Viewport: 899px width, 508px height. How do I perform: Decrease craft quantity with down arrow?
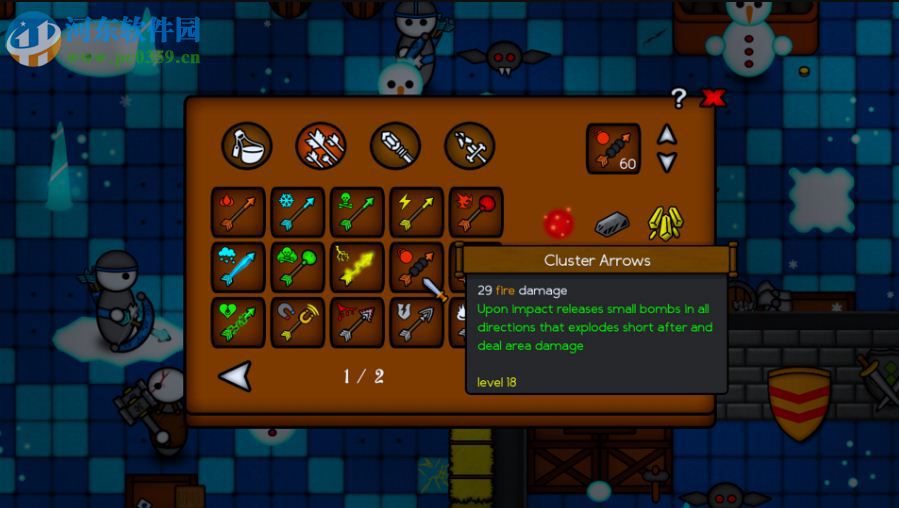[667, 162]
